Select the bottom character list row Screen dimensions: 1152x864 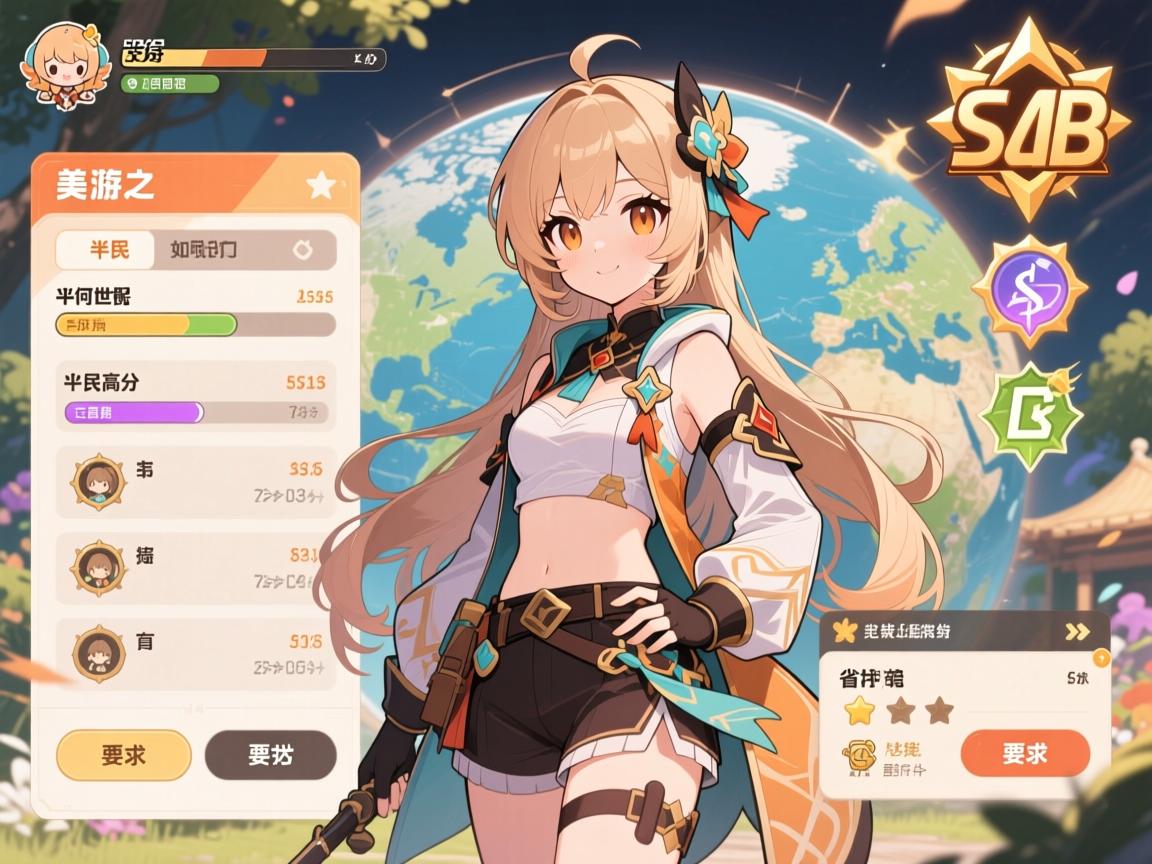tap(196, 652)
